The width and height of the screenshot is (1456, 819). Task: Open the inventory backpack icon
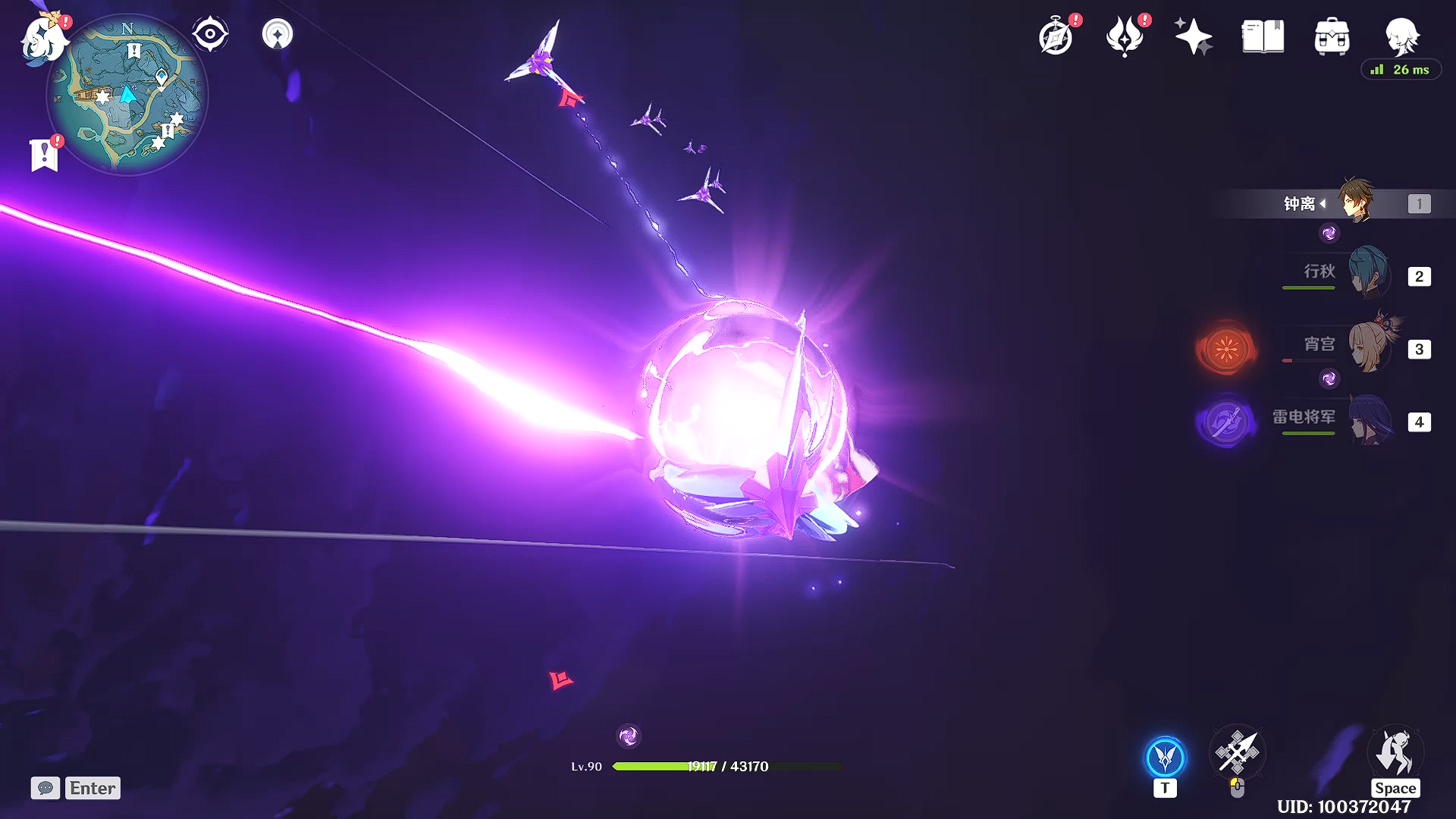pyautogui.click(x=1332, y=36)
